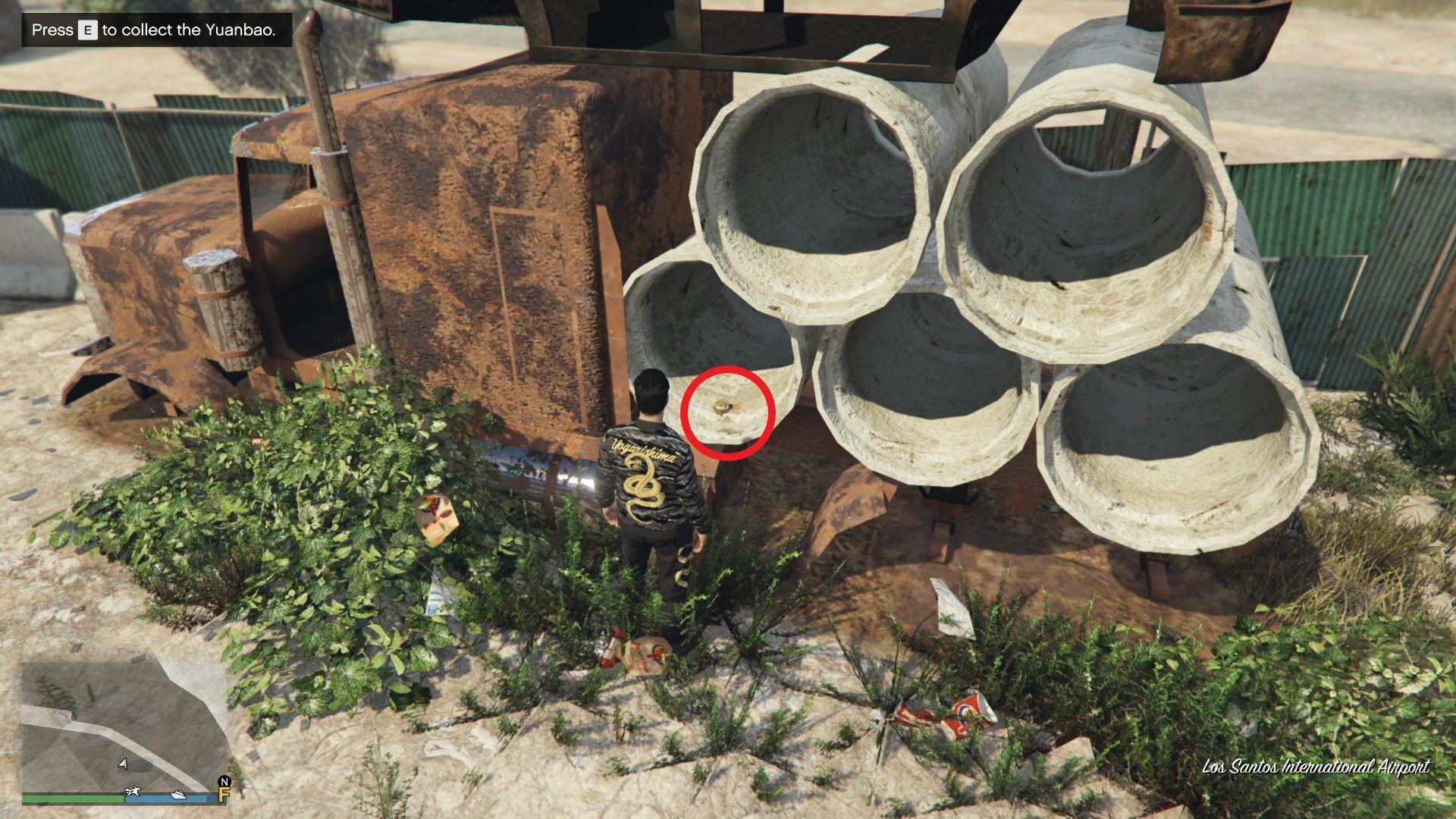The height and width of the screenshot is (819, 1456).
Task: Select the plane icon on the minimap
Action: pyautogui.click(x=133, y=792)
